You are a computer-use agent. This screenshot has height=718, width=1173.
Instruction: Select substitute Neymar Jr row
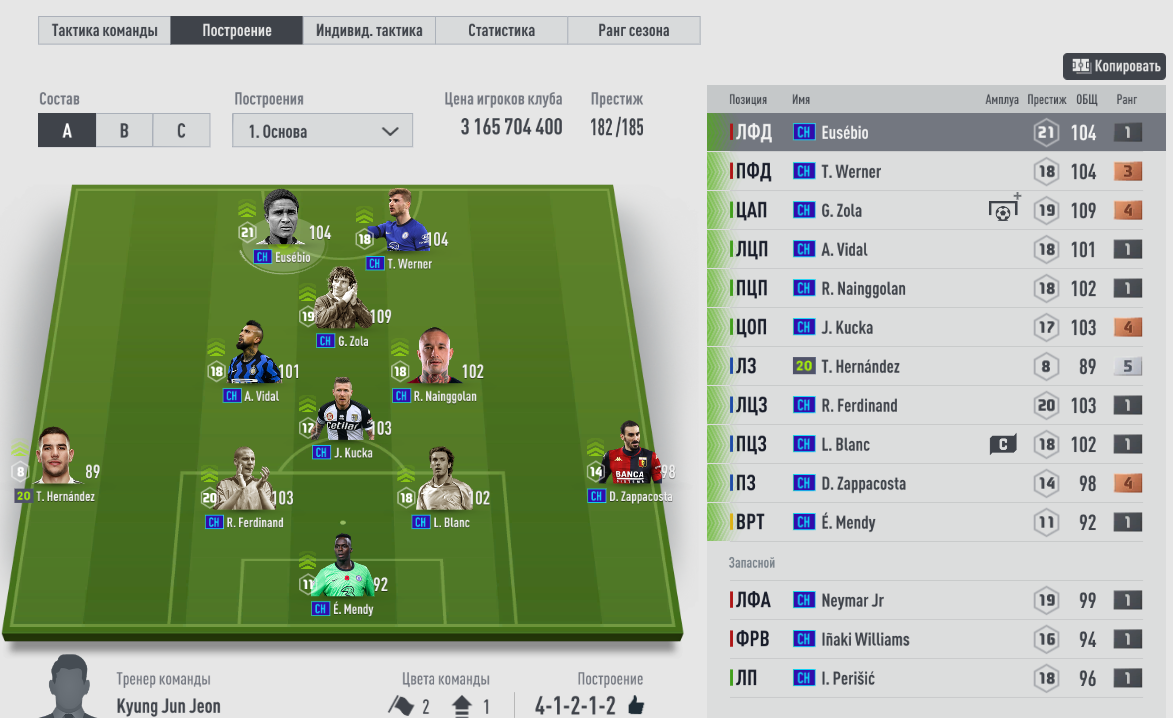[x=936, y=601]
